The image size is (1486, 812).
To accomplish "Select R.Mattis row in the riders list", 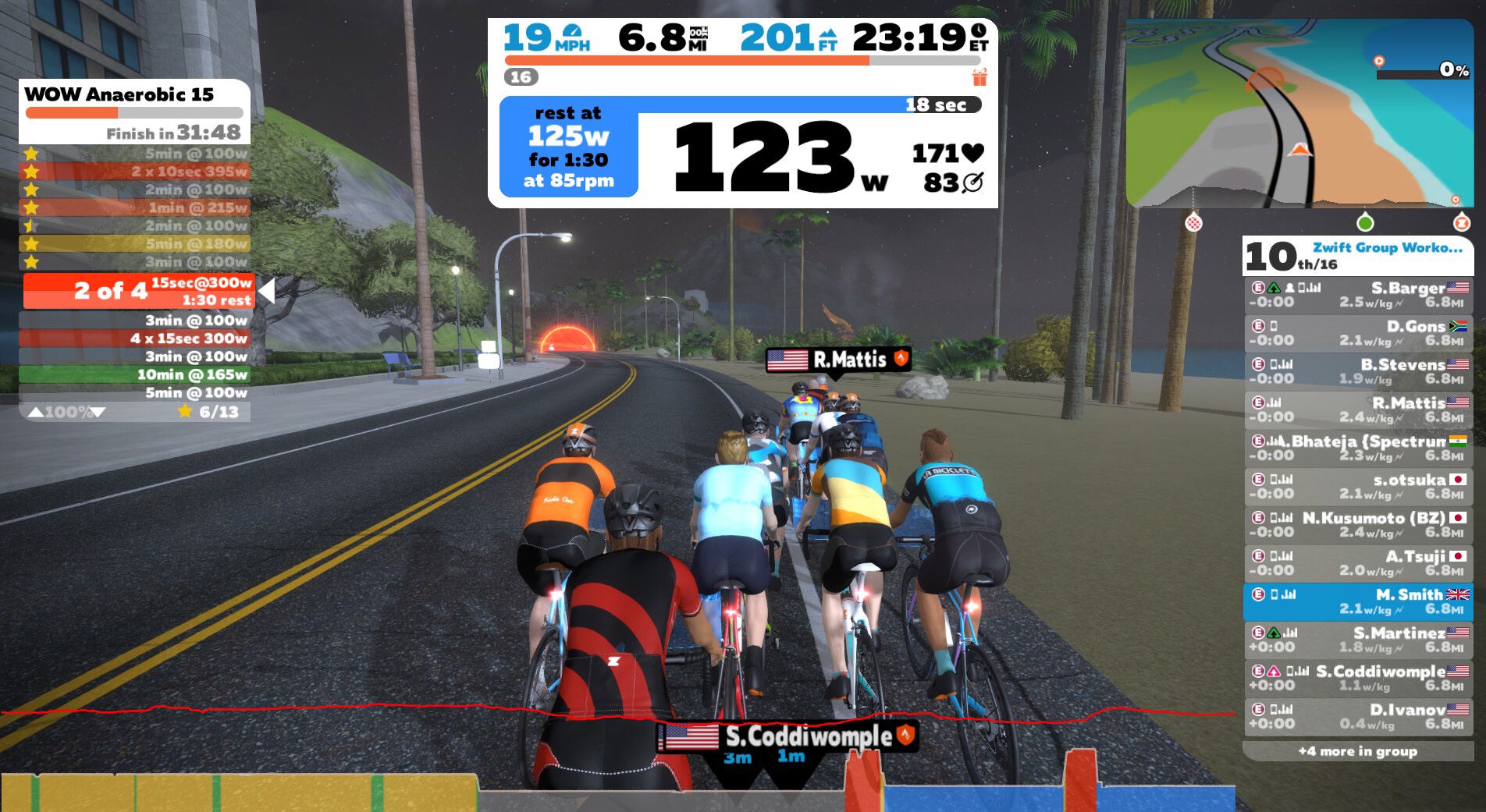I will tap(1357, 410).
